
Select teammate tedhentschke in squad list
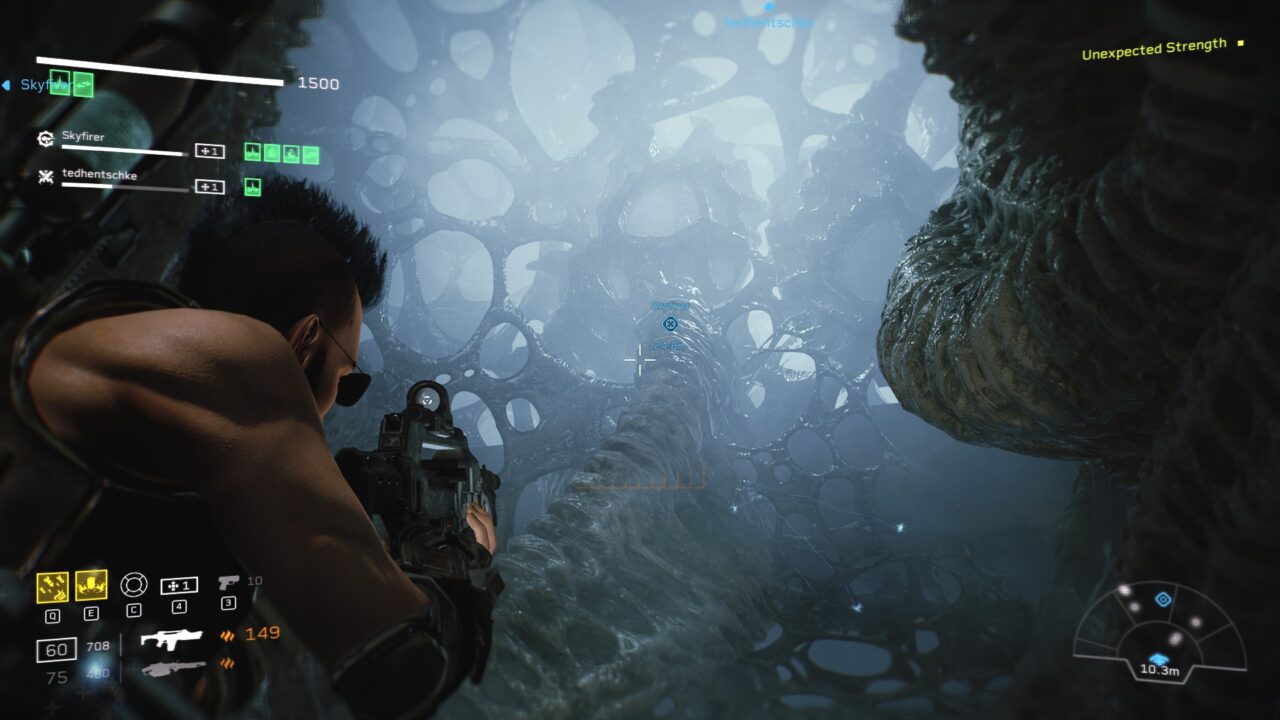tap(99, 174)
